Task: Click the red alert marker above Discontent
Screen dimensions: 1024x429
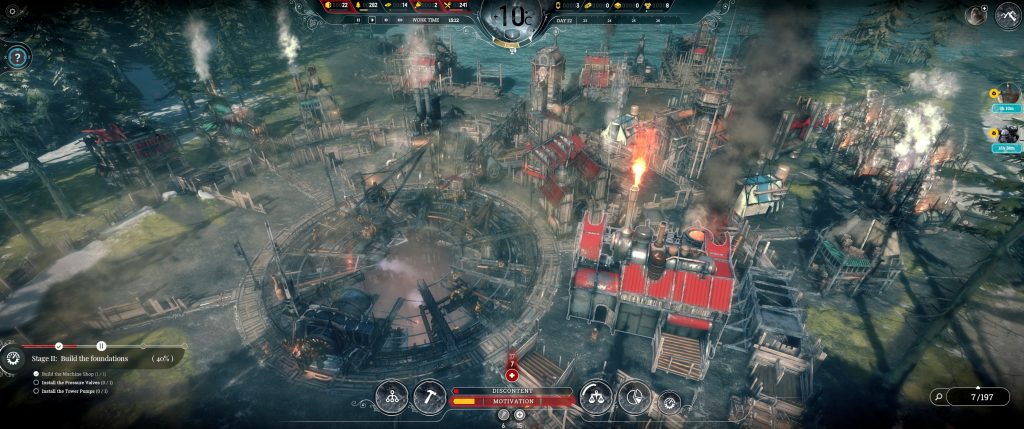Action: [x=512, y=374]
